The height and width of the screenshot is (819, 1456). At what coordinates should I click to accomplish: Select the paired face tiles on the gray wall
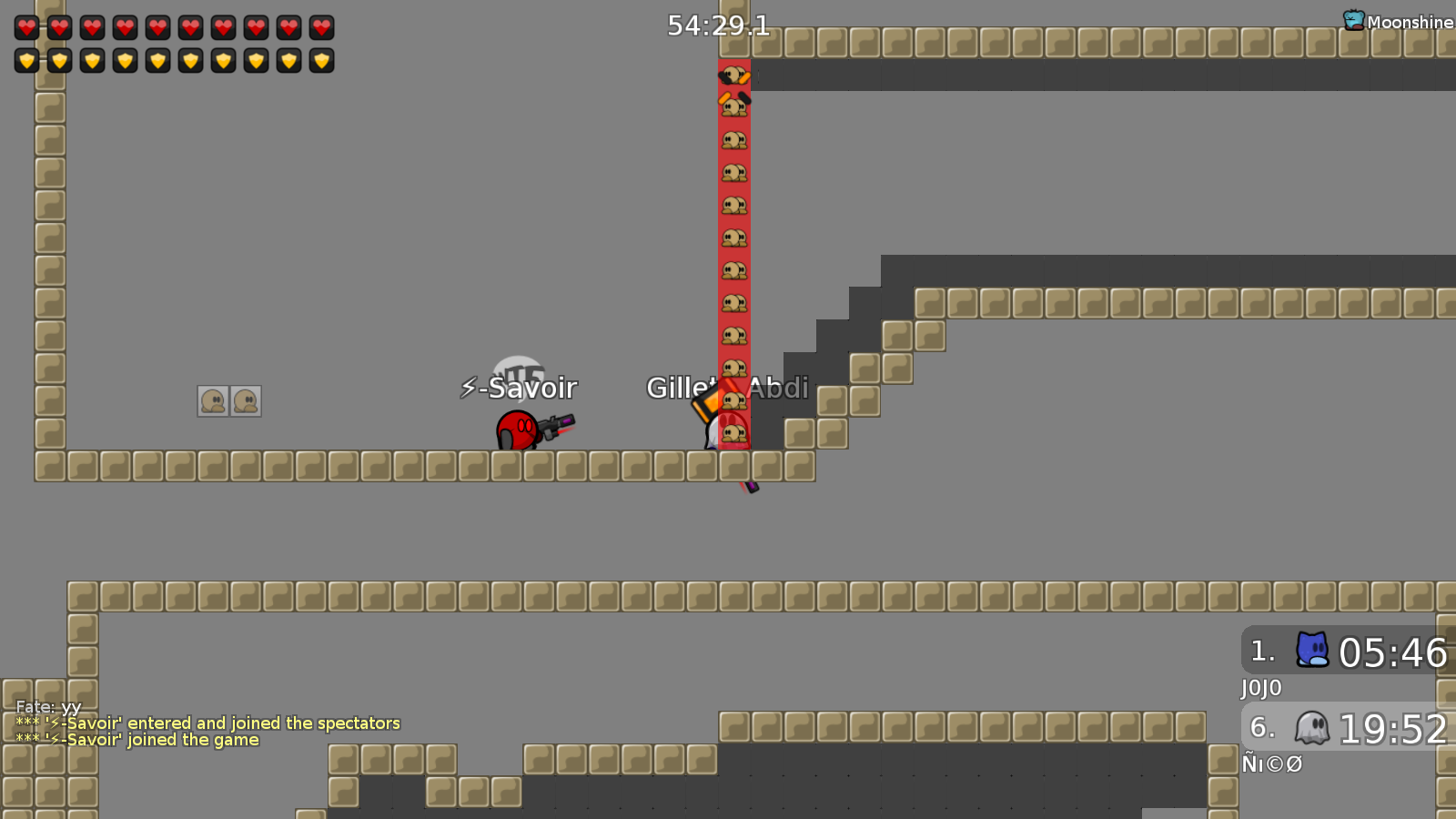point(228,400)
